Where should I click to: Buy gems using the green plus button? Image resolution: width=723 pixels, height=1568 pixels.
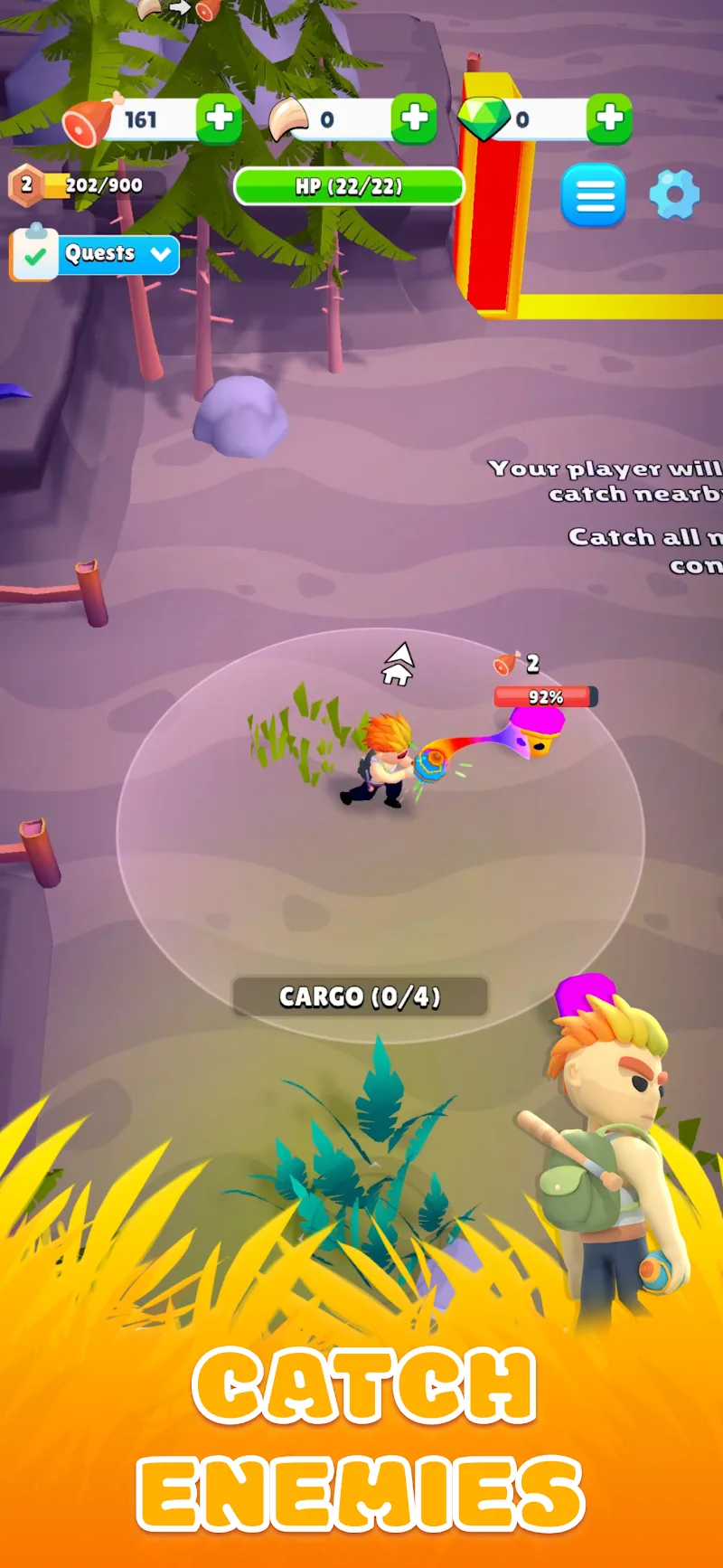pyautogui.click(x=609, y=118)
